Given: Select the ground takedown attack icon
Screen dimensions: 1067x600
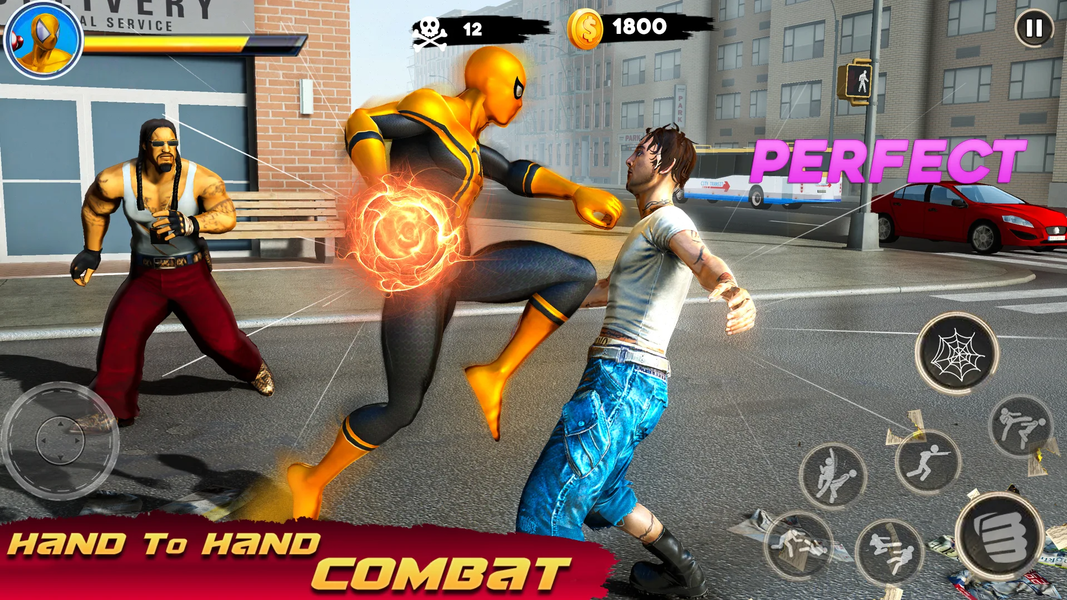Looking at the screenshot, I should 798,545.
